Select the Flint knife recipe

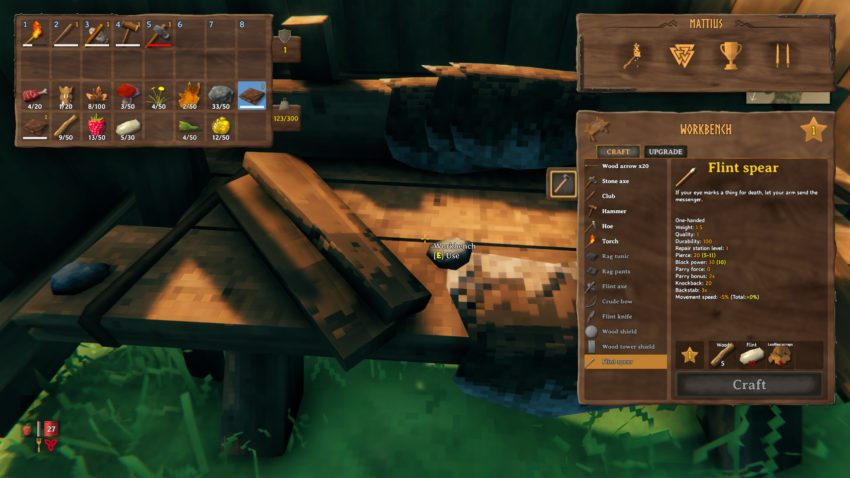pos(618,316)
